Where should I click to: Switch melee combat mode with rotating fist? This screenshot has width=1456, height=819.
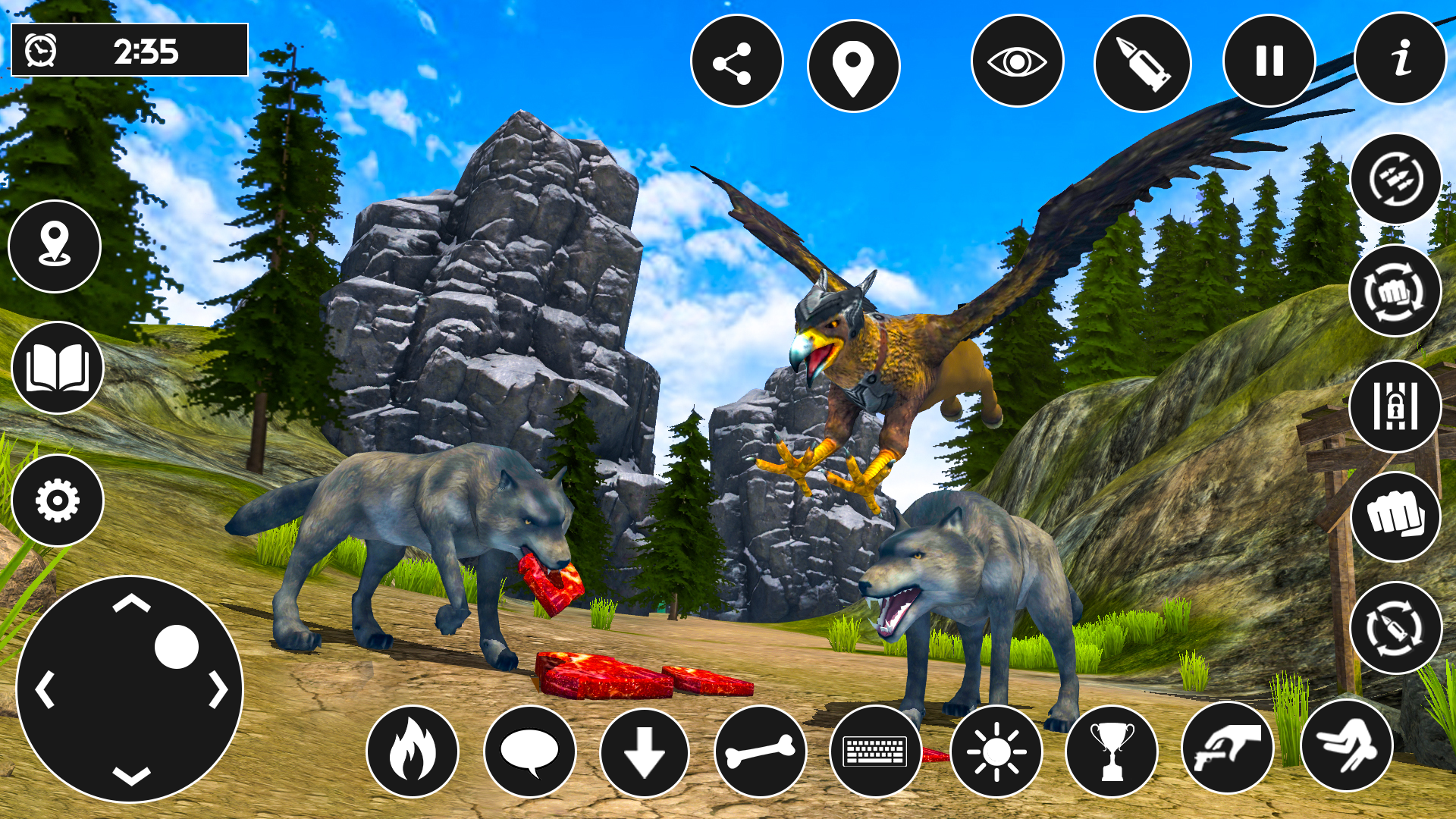pos(1396,294)
